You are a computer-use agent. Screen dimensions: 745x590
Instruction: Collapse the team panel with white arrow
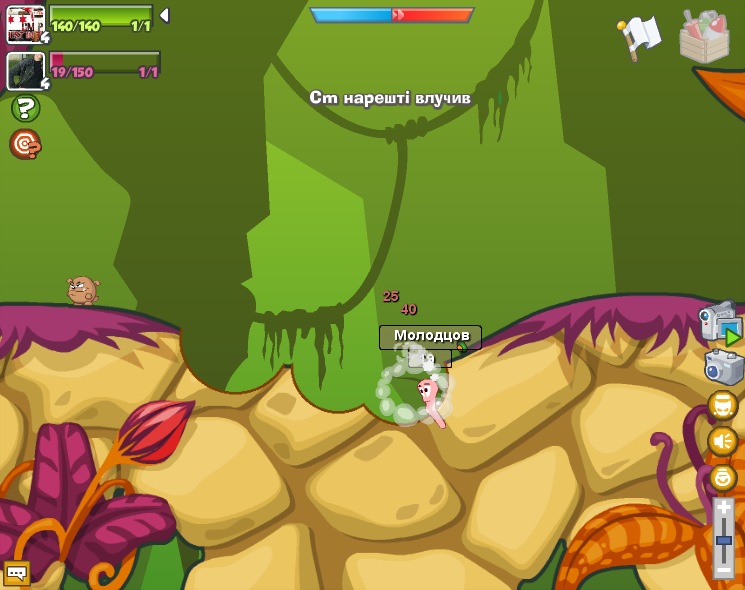(x=164, y=15)
